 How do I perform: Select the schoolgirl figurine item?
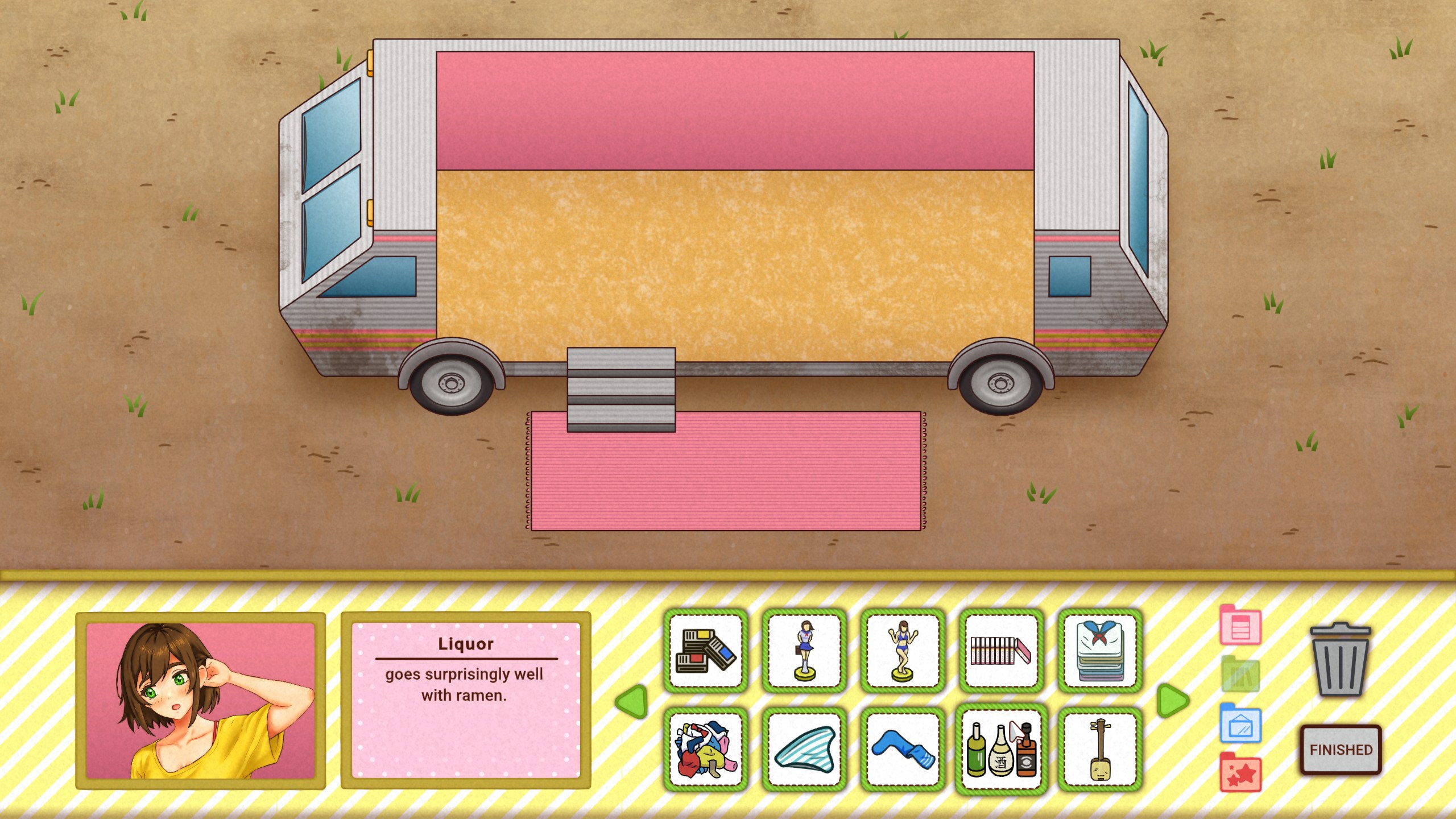coord(804,652)
